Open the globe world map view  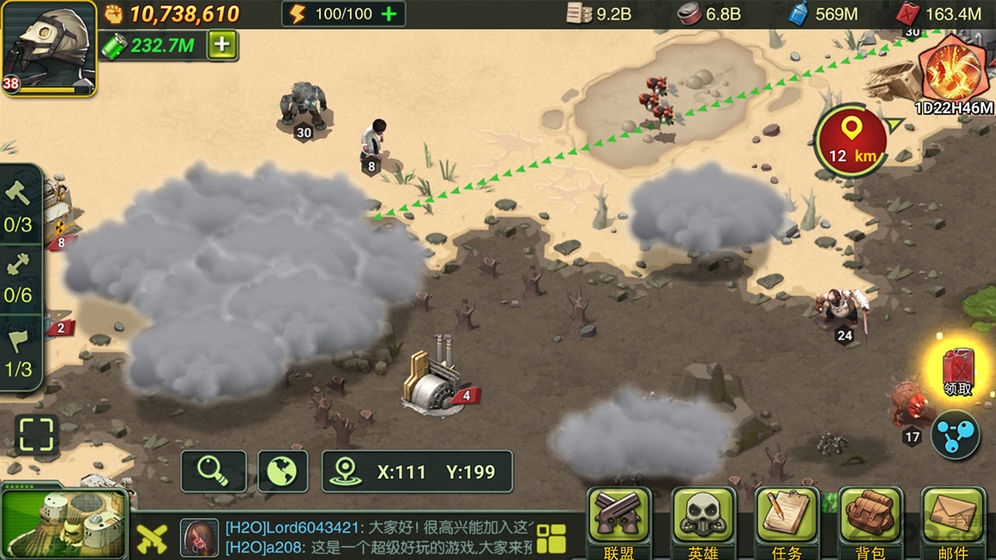click(x=282, y=471)
